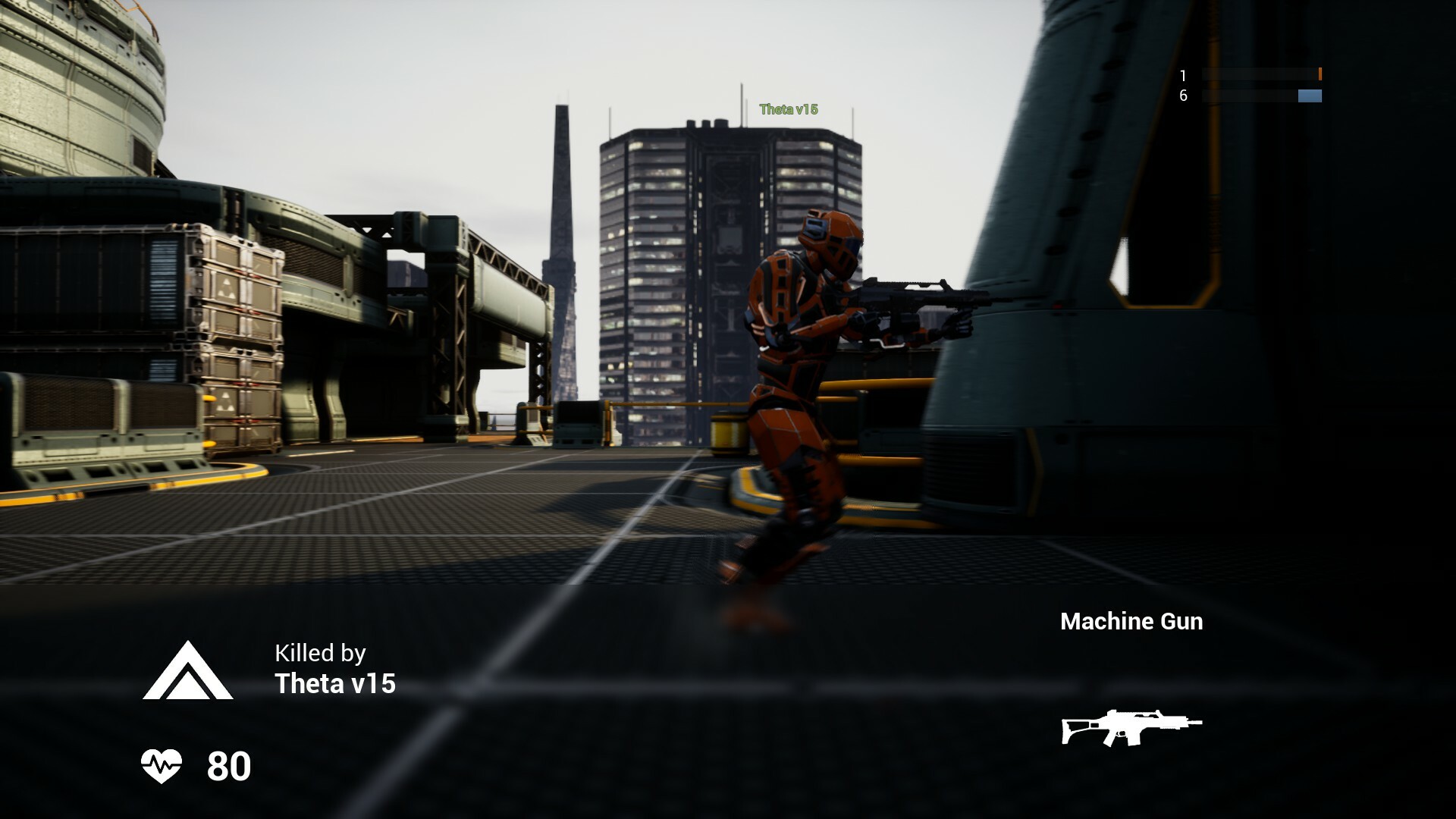
Task: Select the Killed by header text
Action: point(319,653)
